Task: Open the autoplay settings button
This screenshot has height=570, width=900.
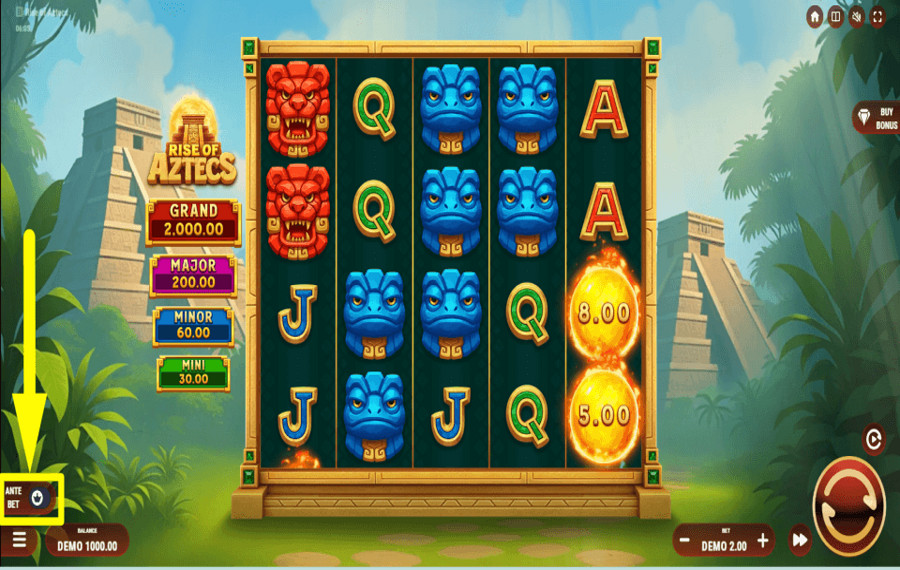Action: (x=873, y=438)
